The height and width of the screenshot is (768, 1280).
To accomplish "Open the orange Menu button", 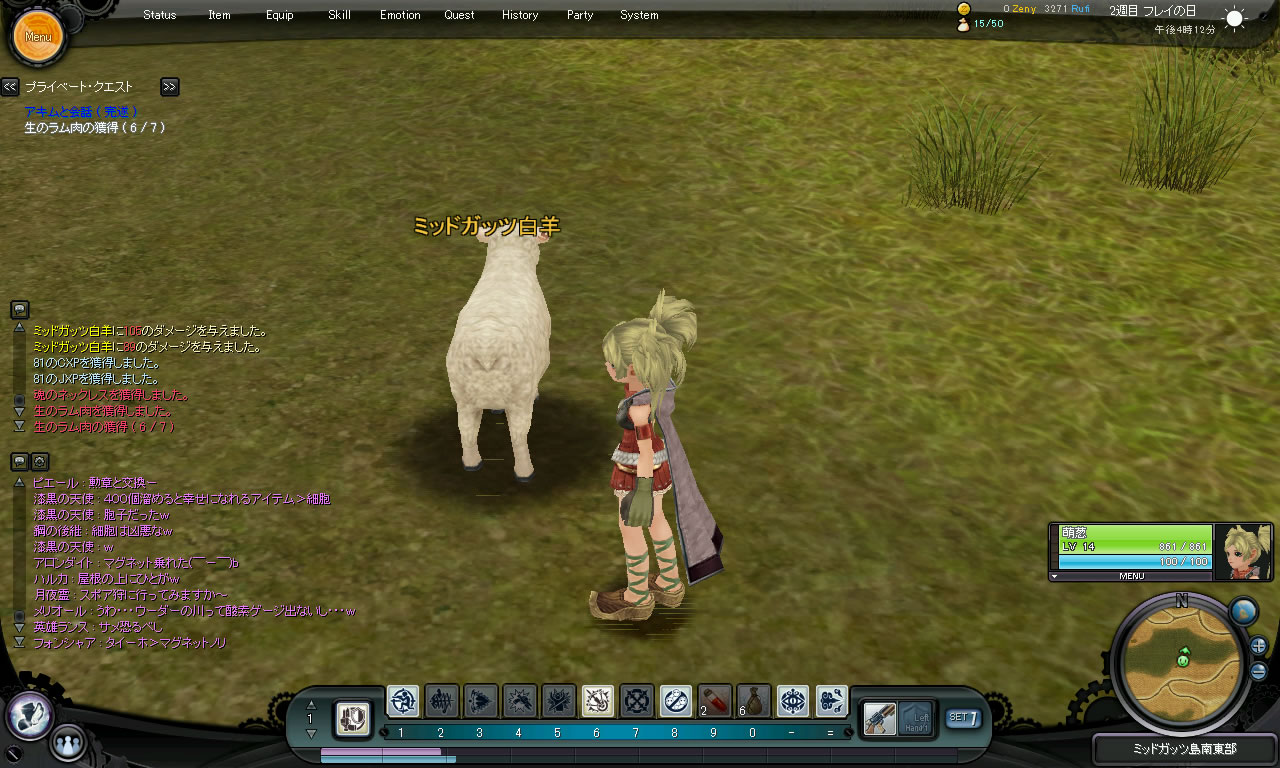I will (x=38, y=37).
